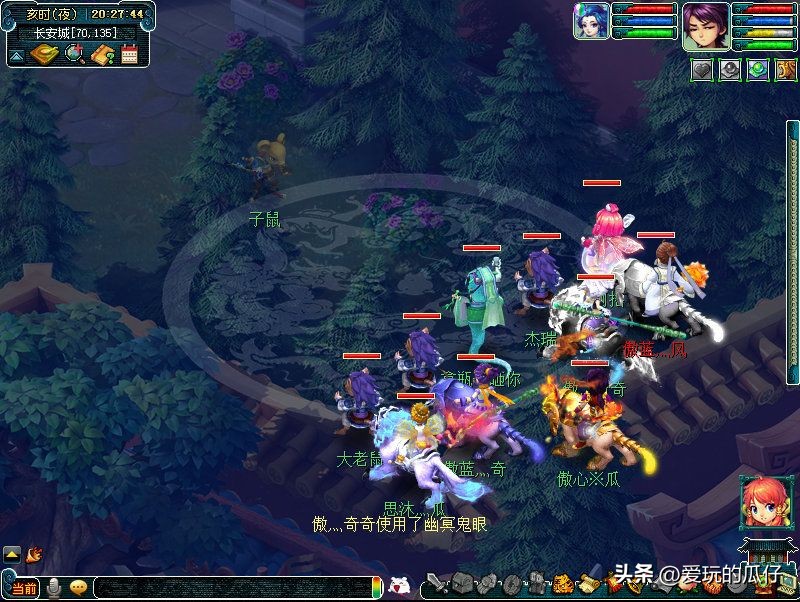Click the golden beast buff icon
This screenshot has width=800, height=602.
(x=784, y=70)
